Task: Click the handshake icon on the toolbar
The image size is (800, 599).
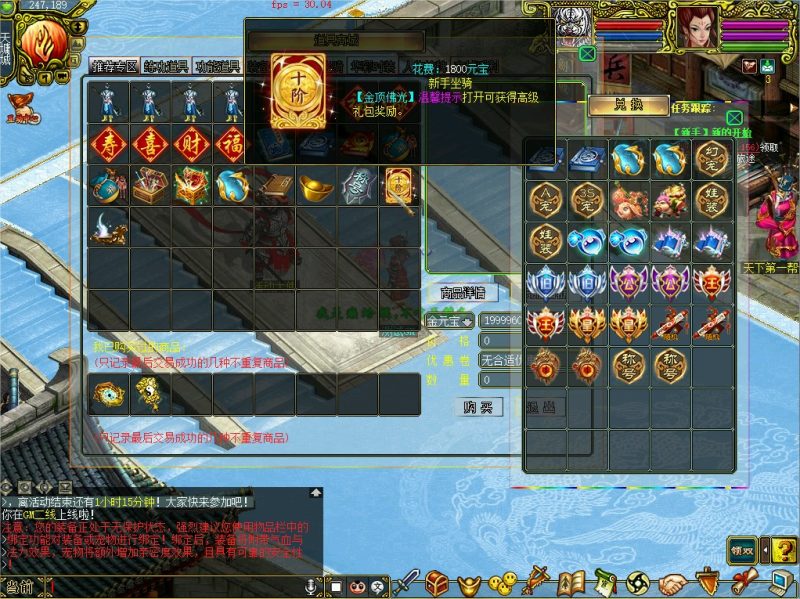Action: click(x=675, y=582)
